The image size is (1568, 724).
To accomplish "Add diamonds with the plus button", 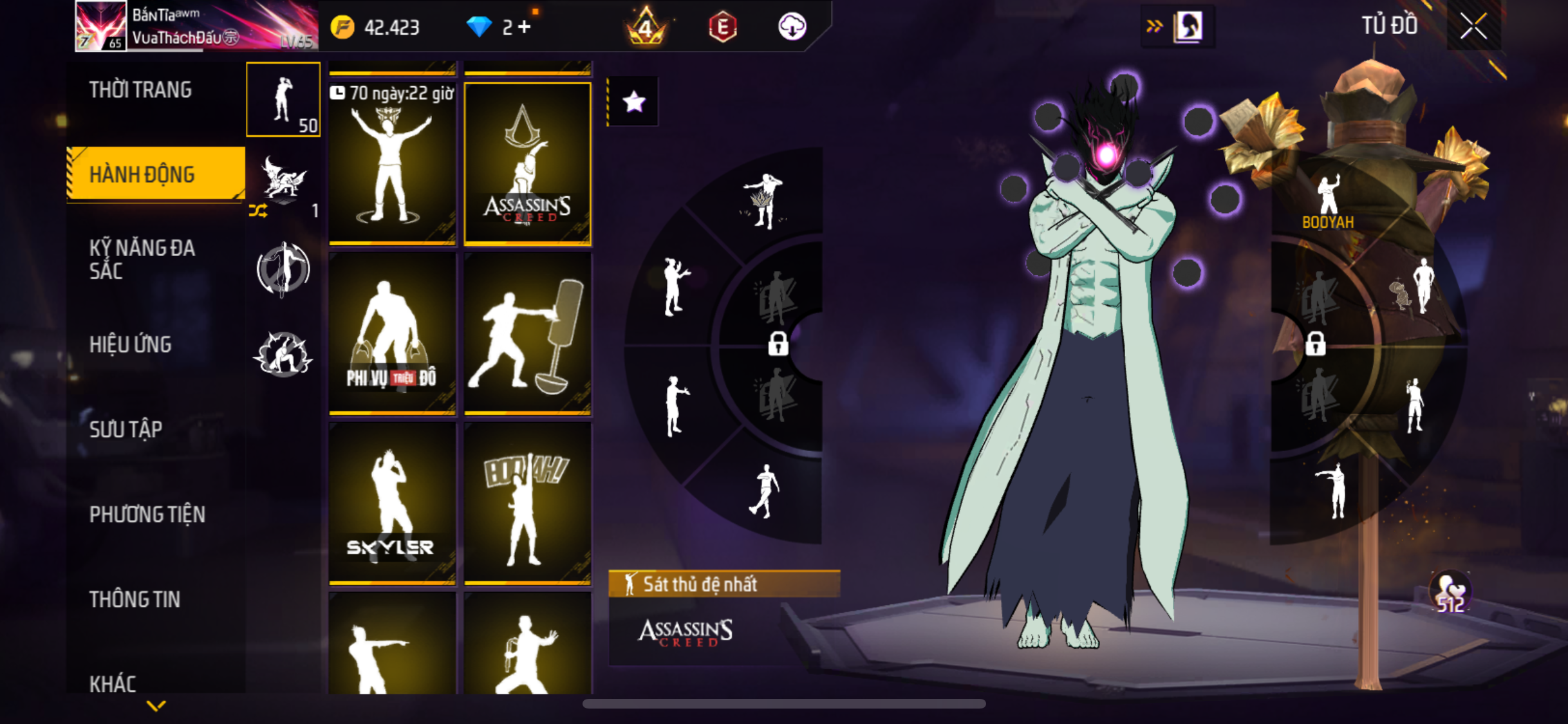I will (525, 27).
